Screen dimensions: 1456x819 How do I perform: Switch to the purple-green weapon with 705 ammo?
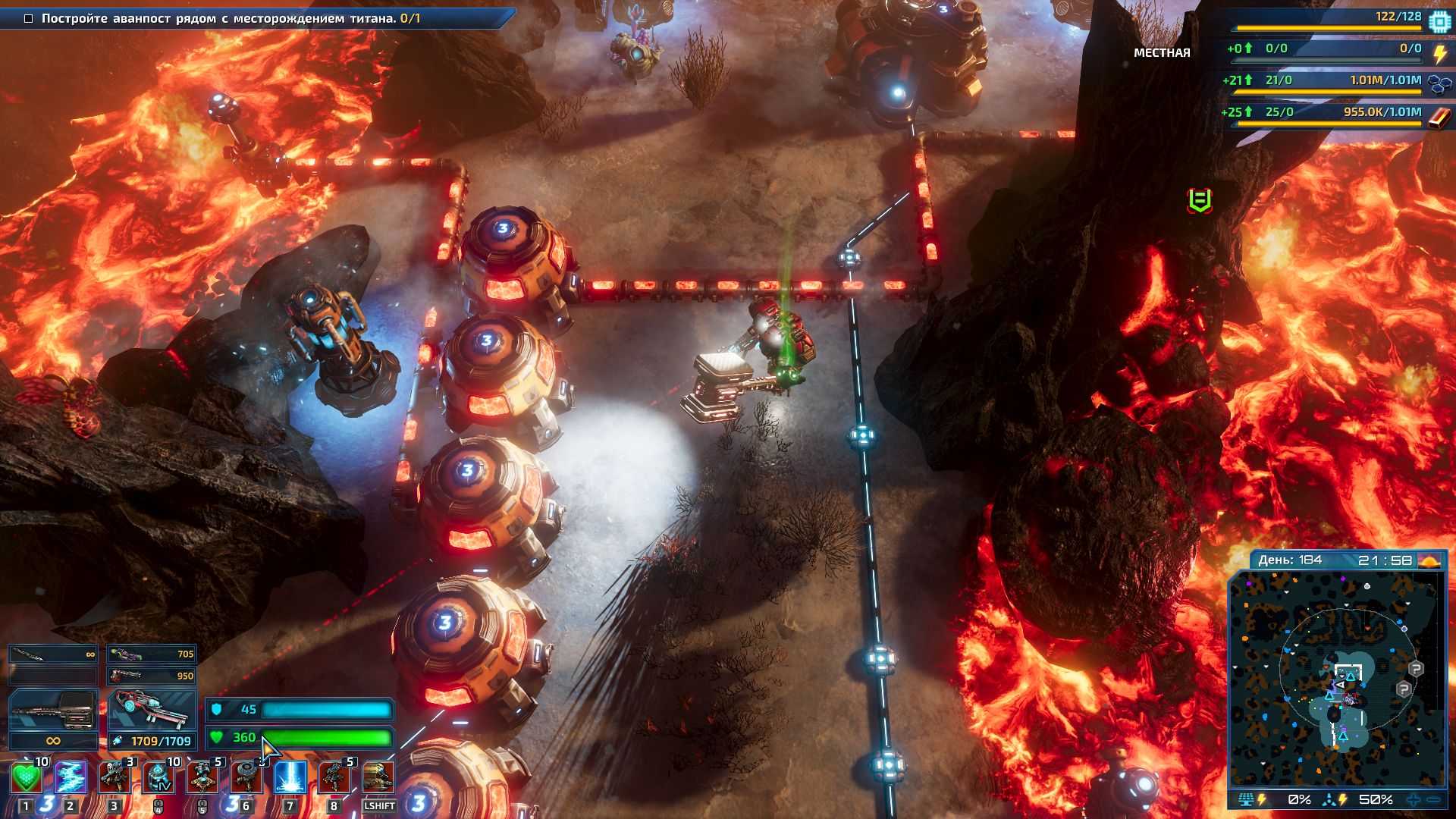pyautogui.click(x=152, y=654)
